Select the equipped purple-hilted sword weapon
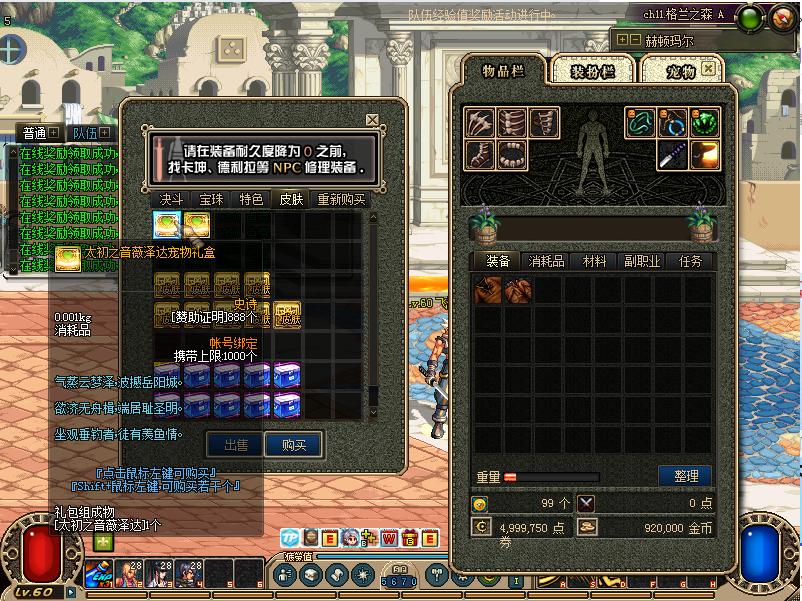The height and width of the screenshot is (601, 802). click(x=673, y=154)
